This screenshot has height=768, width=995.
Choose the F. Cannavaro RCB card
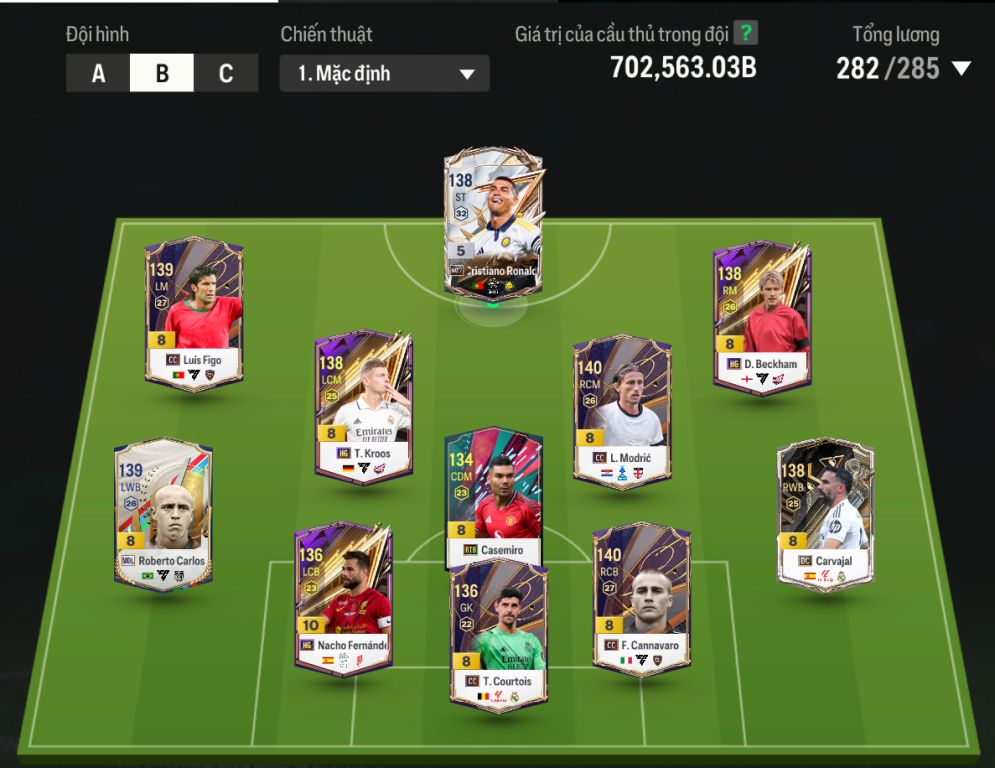tap(641, 598)
